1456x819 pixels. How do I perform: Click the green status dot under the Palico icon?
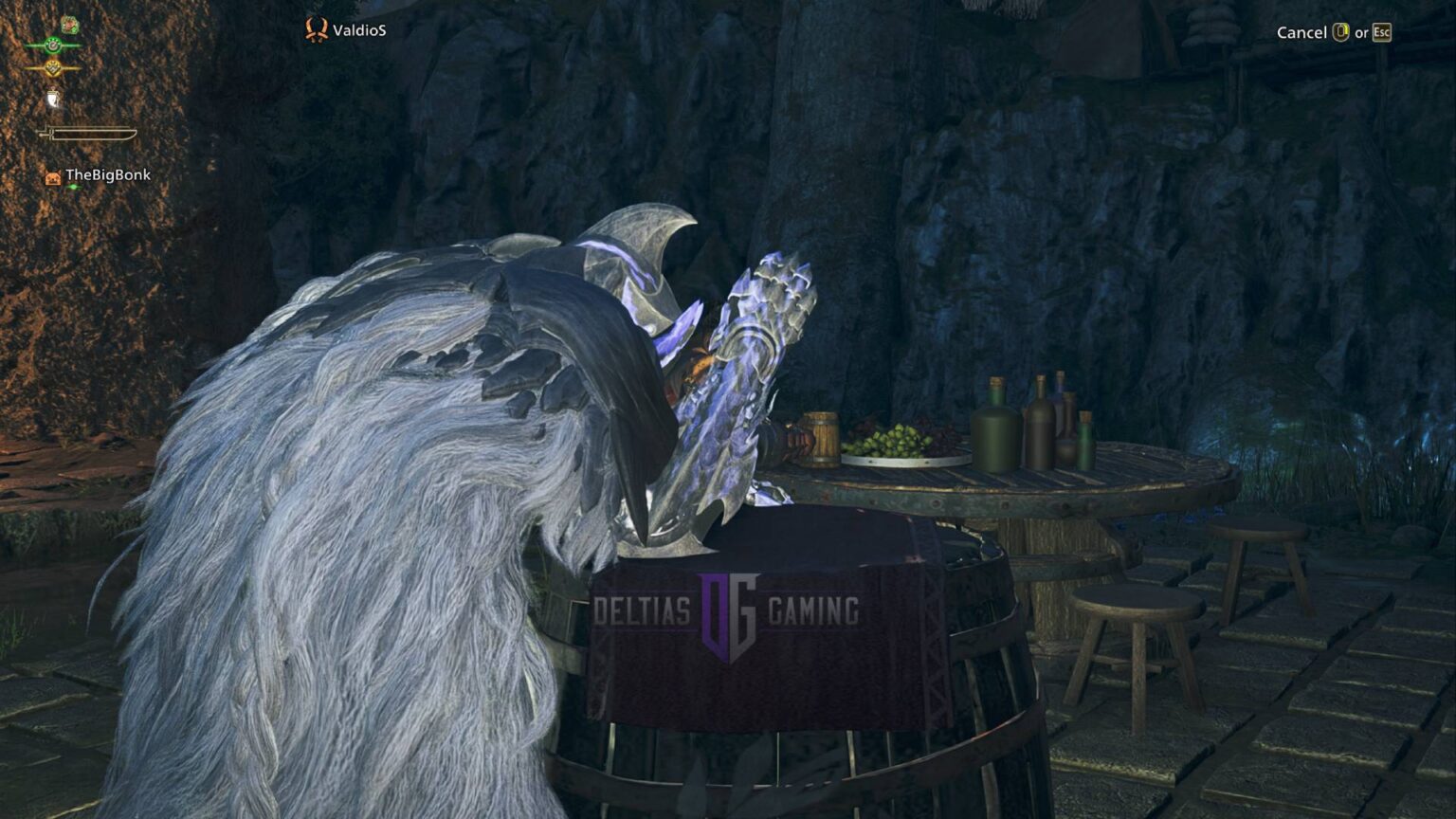pyautogui.click(x=74, y=187)
